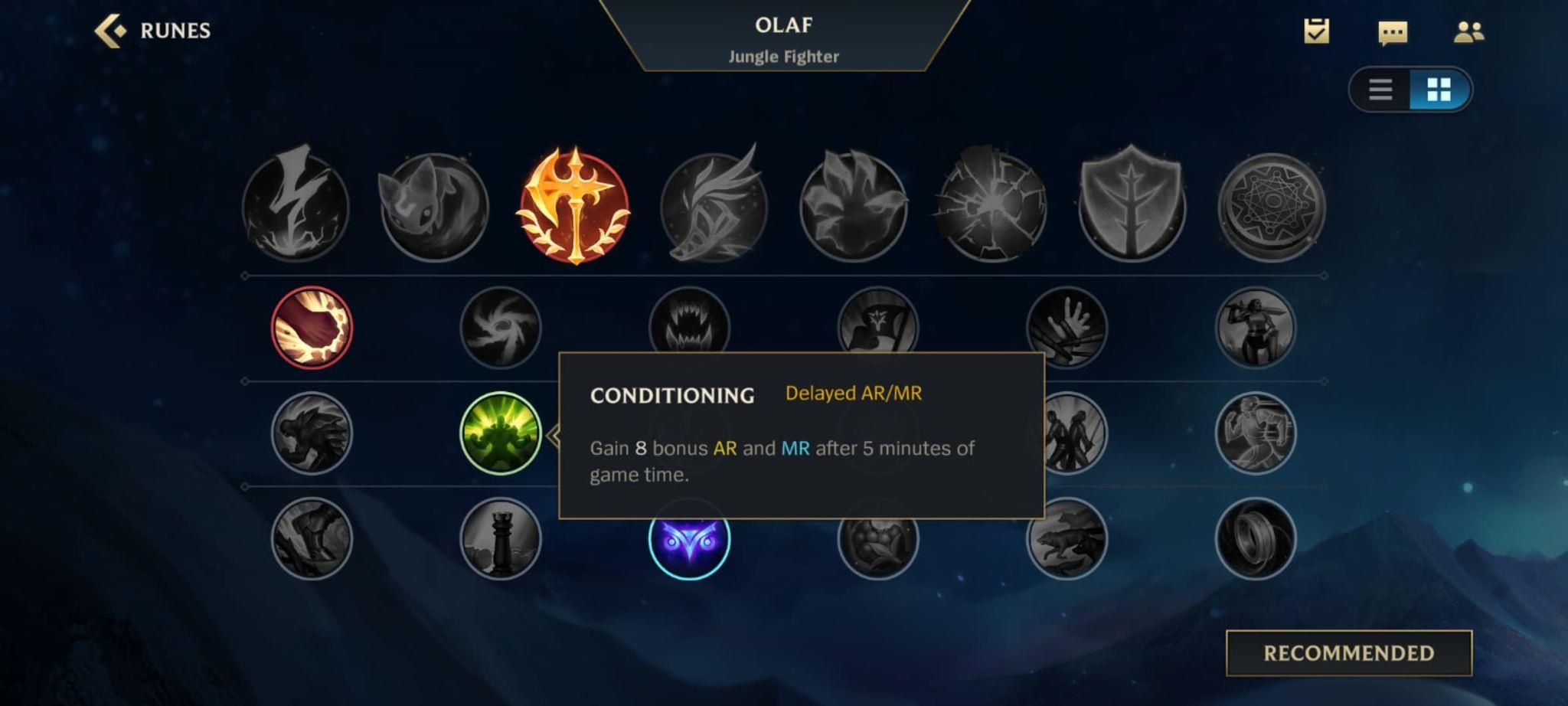Choose the fox spirit keystone rune
Image resolution: width=1568 pixels, height=706 pixels.
434,207
